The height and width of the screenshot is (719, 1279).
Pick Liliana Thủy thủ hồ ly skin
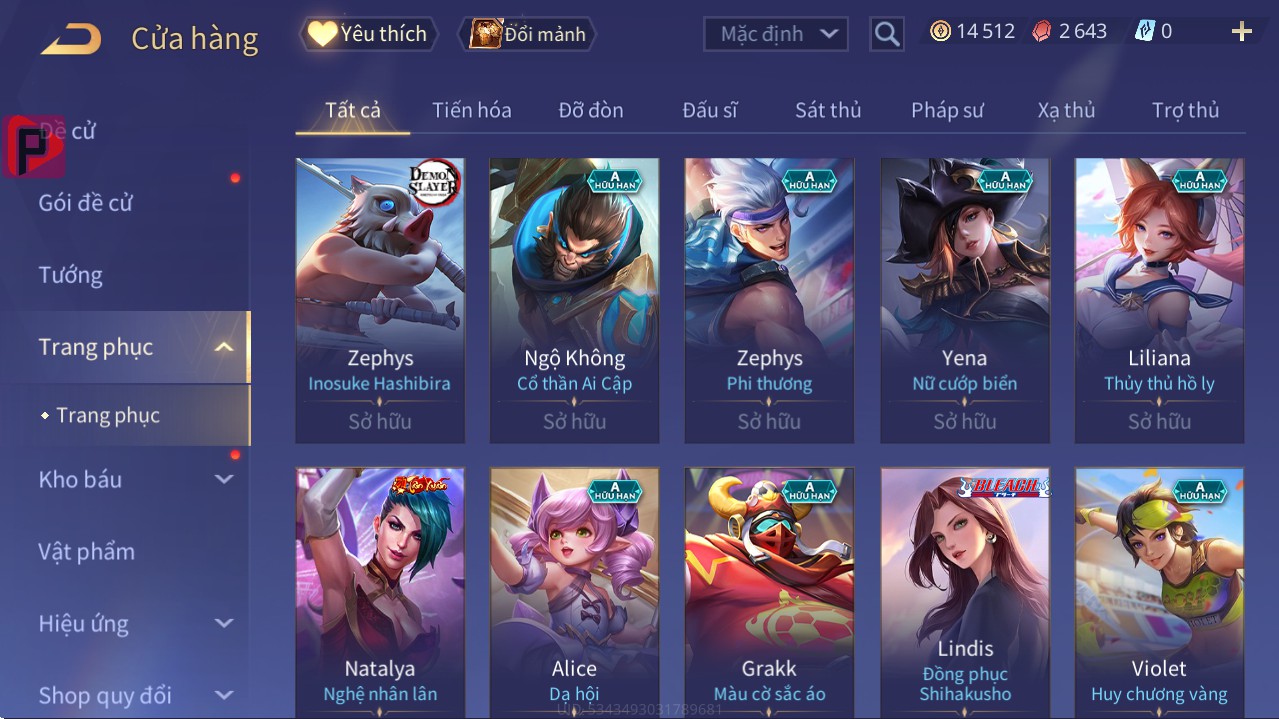tap(1159, 300)
